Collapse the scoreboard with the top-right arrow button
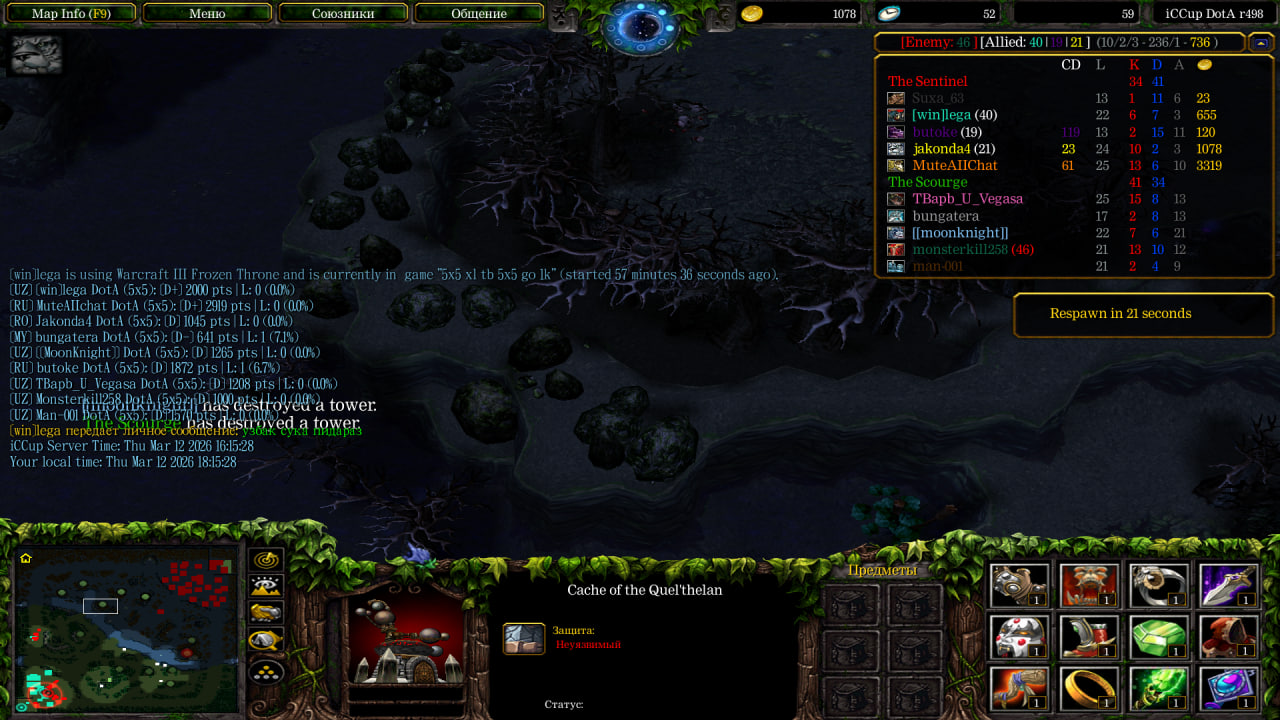The image size is (1280, 720). [x=1262, y=43]
